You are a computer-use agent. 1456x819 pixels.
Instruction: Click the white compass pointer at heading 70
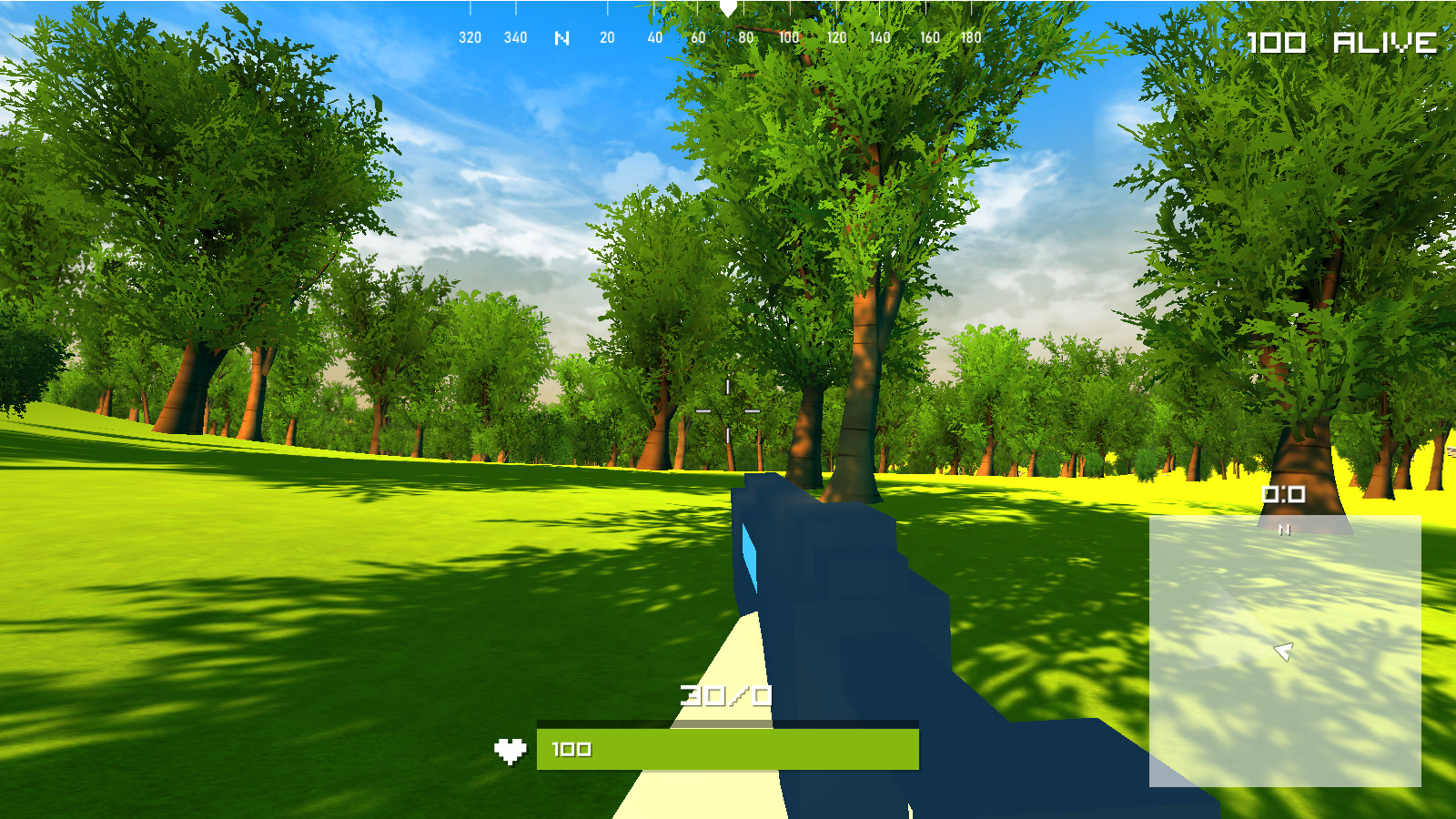point(727,9)
